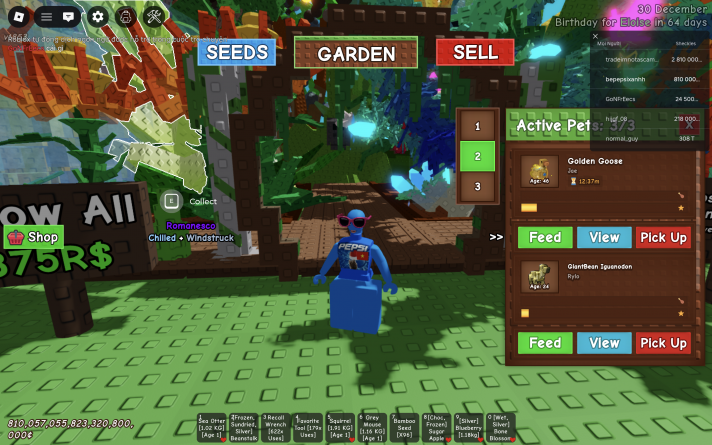Select the Bamboo Seed hotbar slot
The image size is (712, 445).
[x=404, y=427]
